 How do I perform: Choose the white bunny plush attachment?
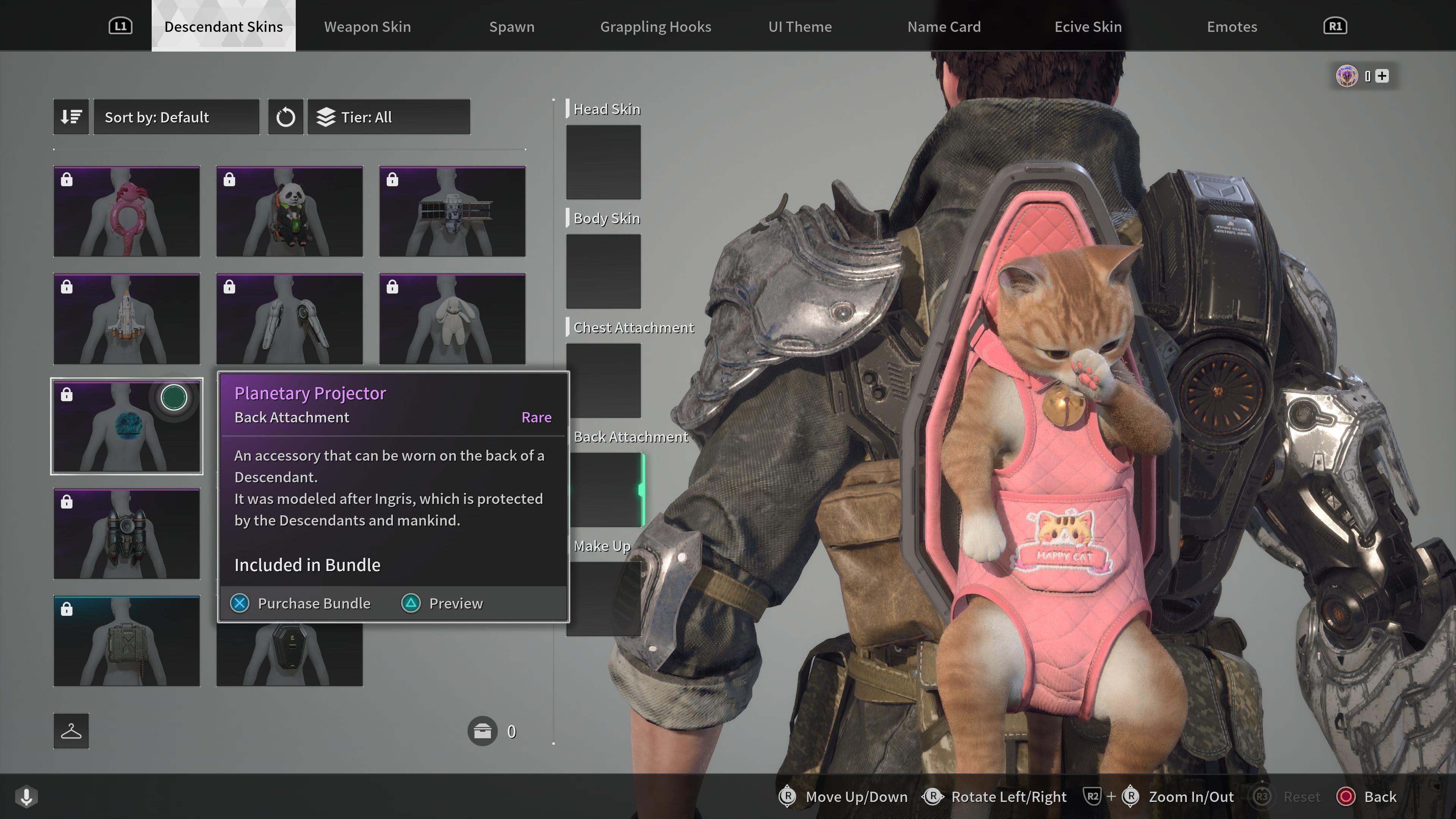pos(452,319)
